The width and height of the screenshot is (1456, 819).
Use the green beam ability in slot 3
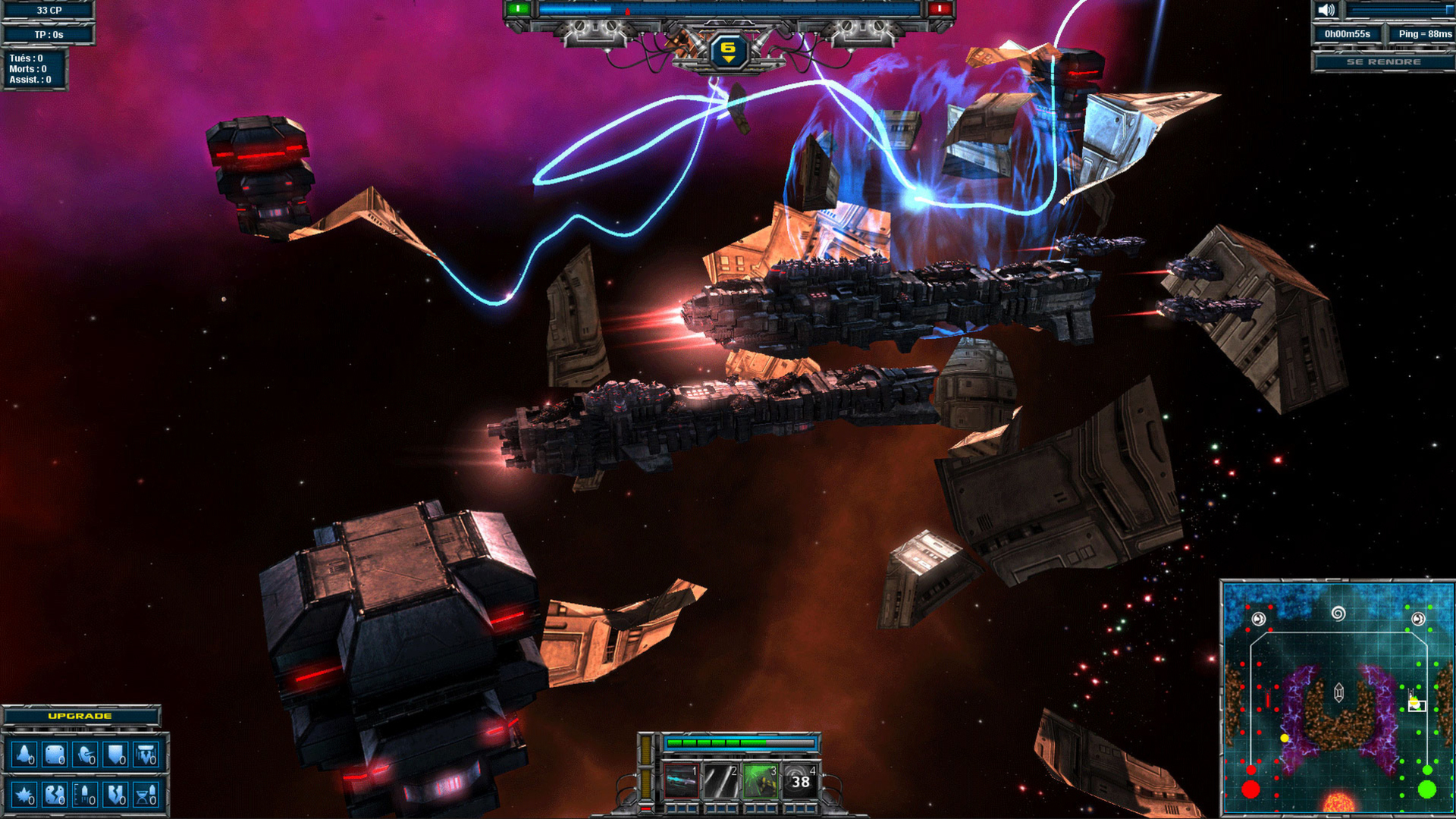760,781
